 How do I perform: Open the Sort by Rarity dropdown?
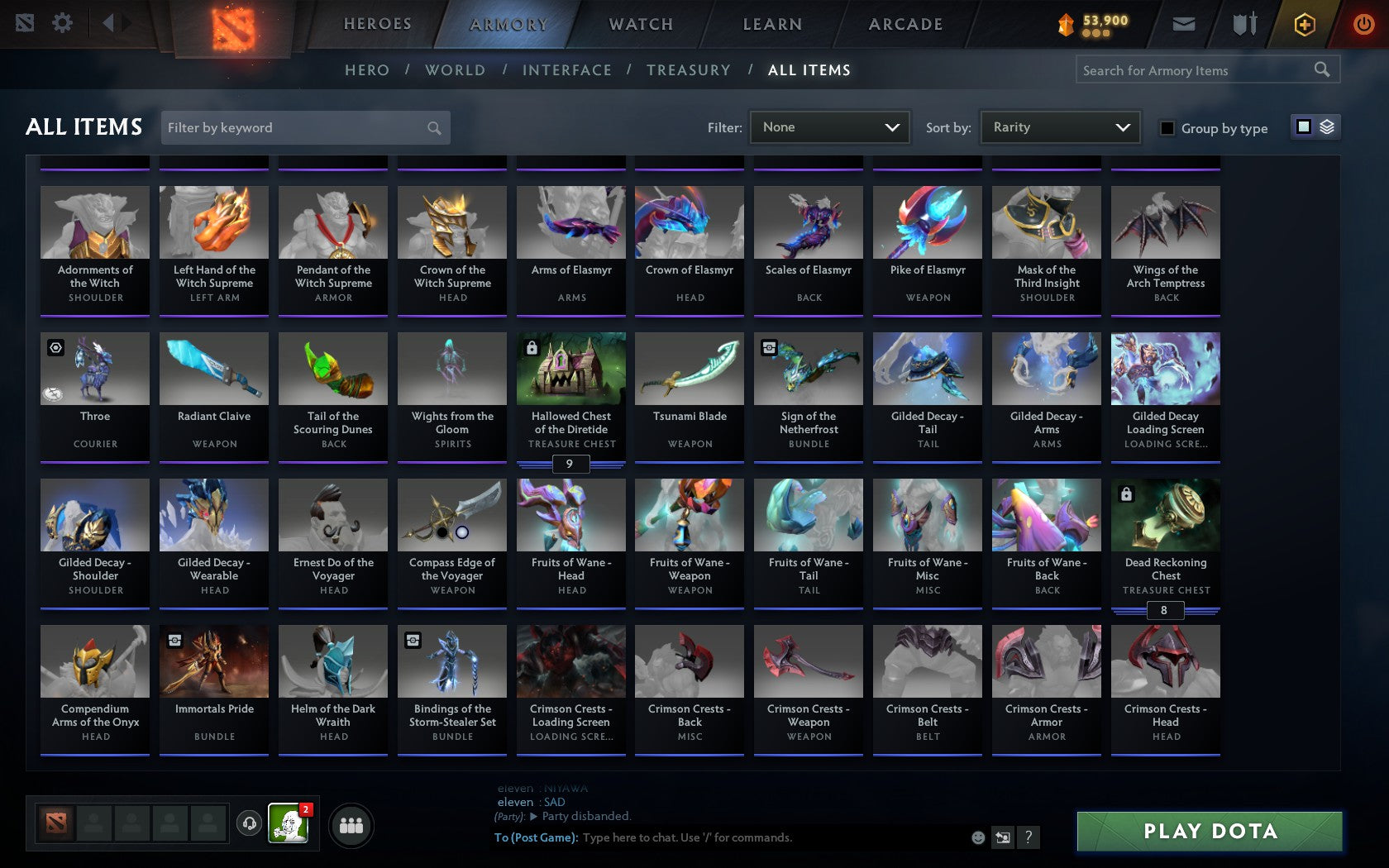coord(1059,127)
